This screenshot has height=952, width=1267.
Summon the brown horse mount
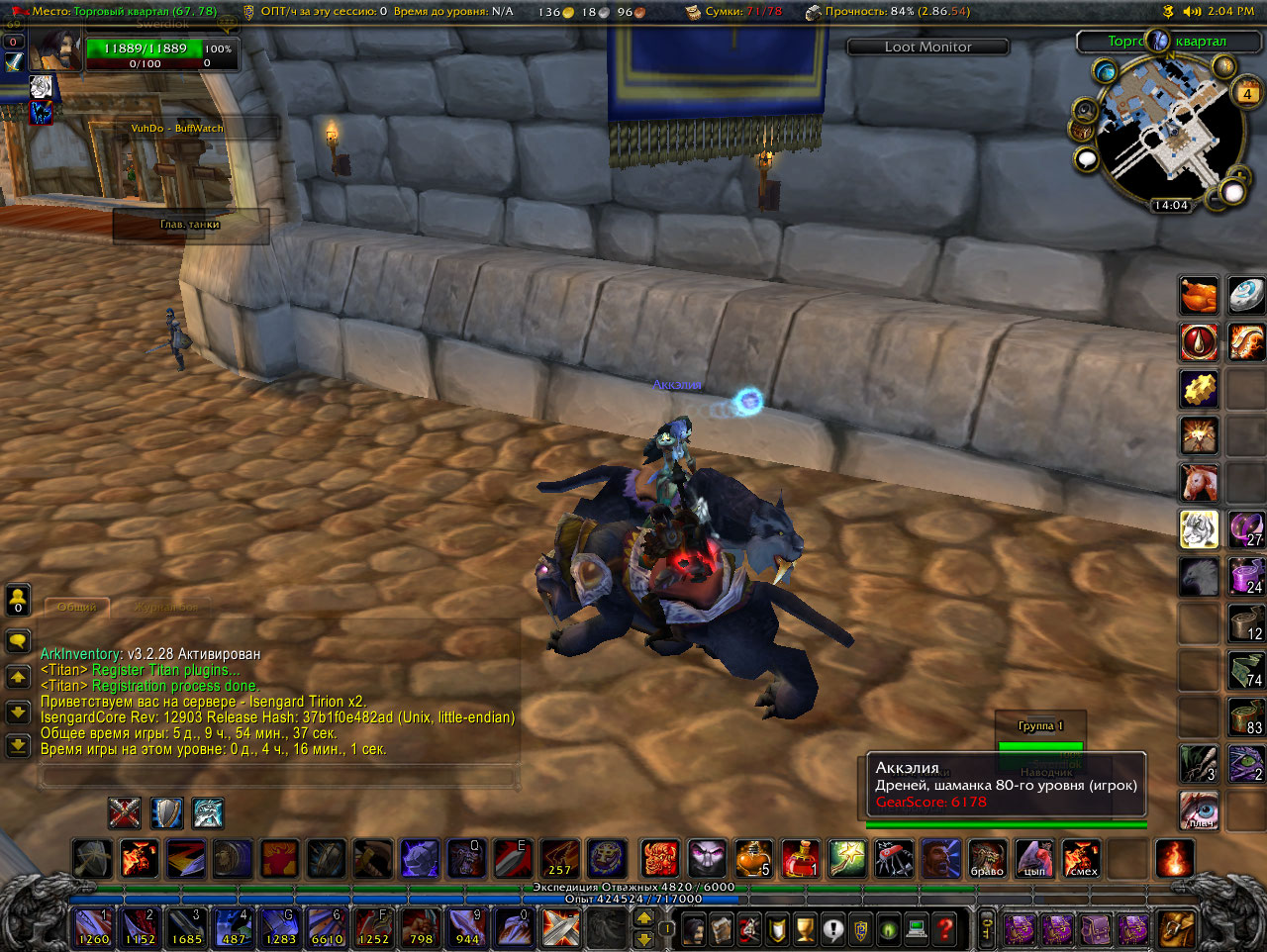tap(1199, 483)
